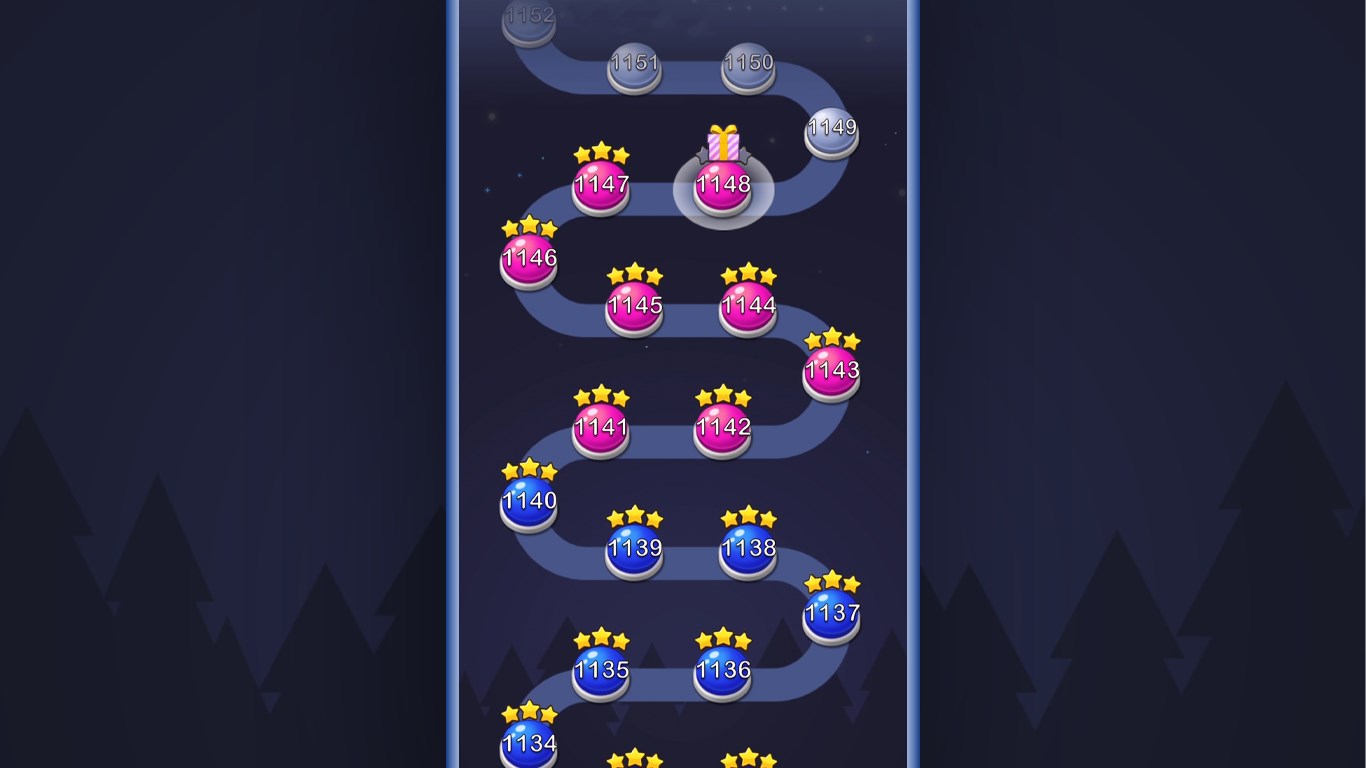
Task: Click the three stars above level 1147
Action: point(601,153)
